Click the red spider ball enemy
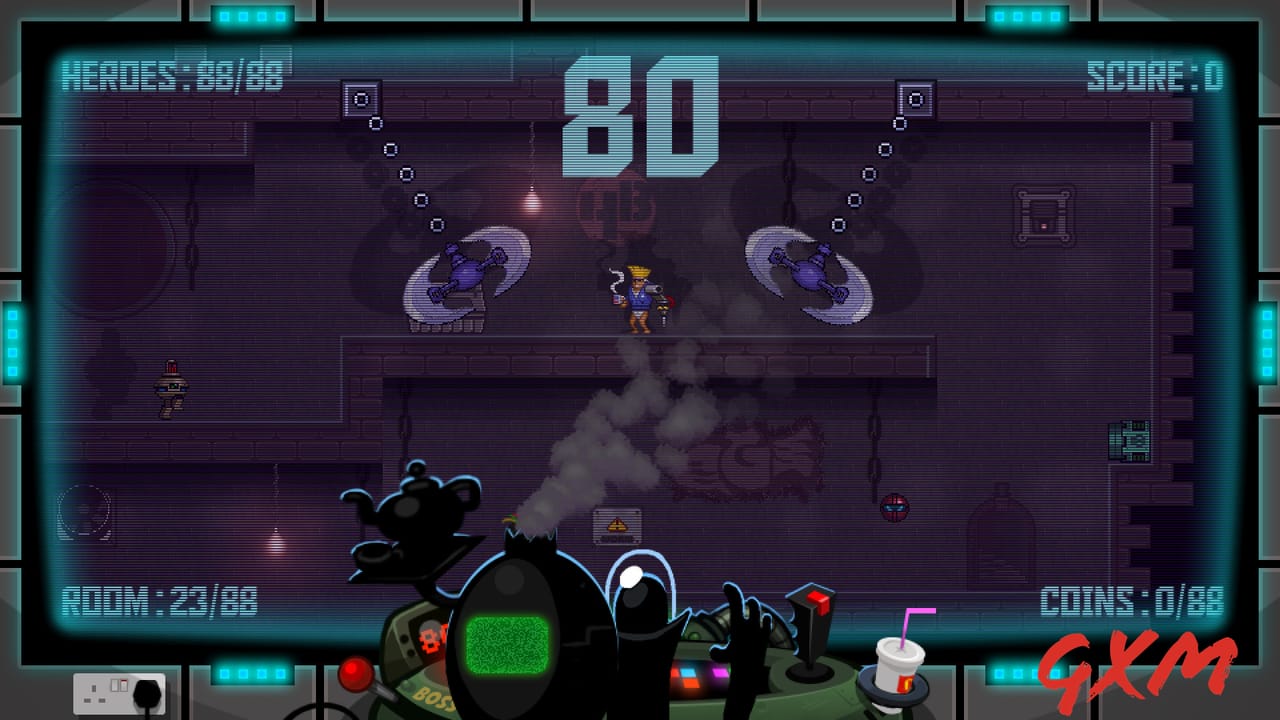The height and width of the screenshot is (720, 1280). click(x=897, y=506)
